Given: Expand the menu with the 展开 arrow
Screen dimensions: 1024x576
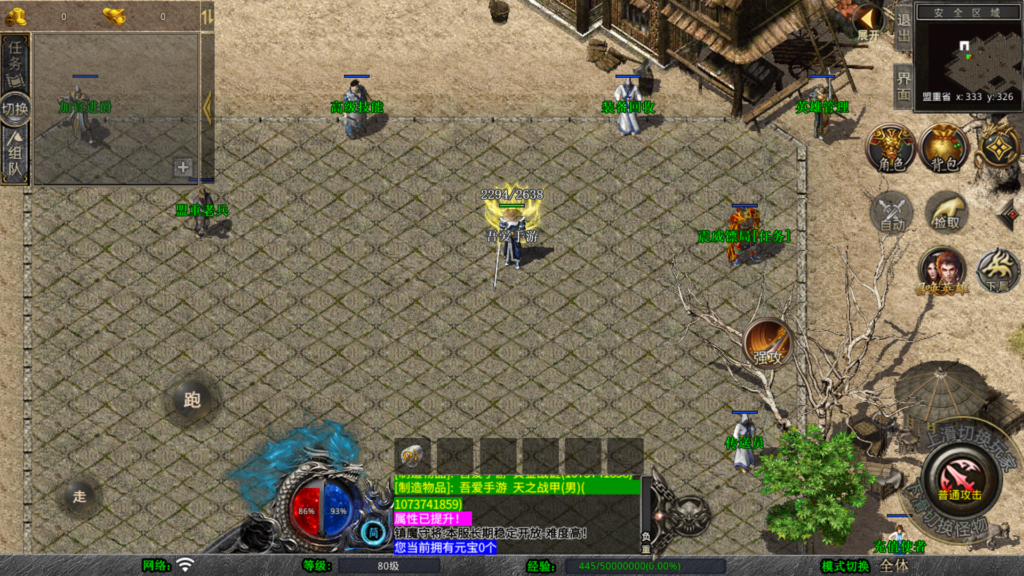Looking at the screenshot, I should (x=867, y=20).
